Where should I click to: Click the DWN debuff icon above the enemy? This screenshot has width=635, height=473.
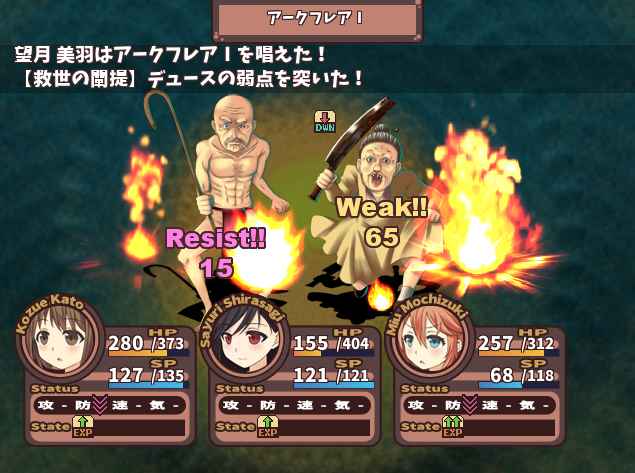(x=324, y=121)
